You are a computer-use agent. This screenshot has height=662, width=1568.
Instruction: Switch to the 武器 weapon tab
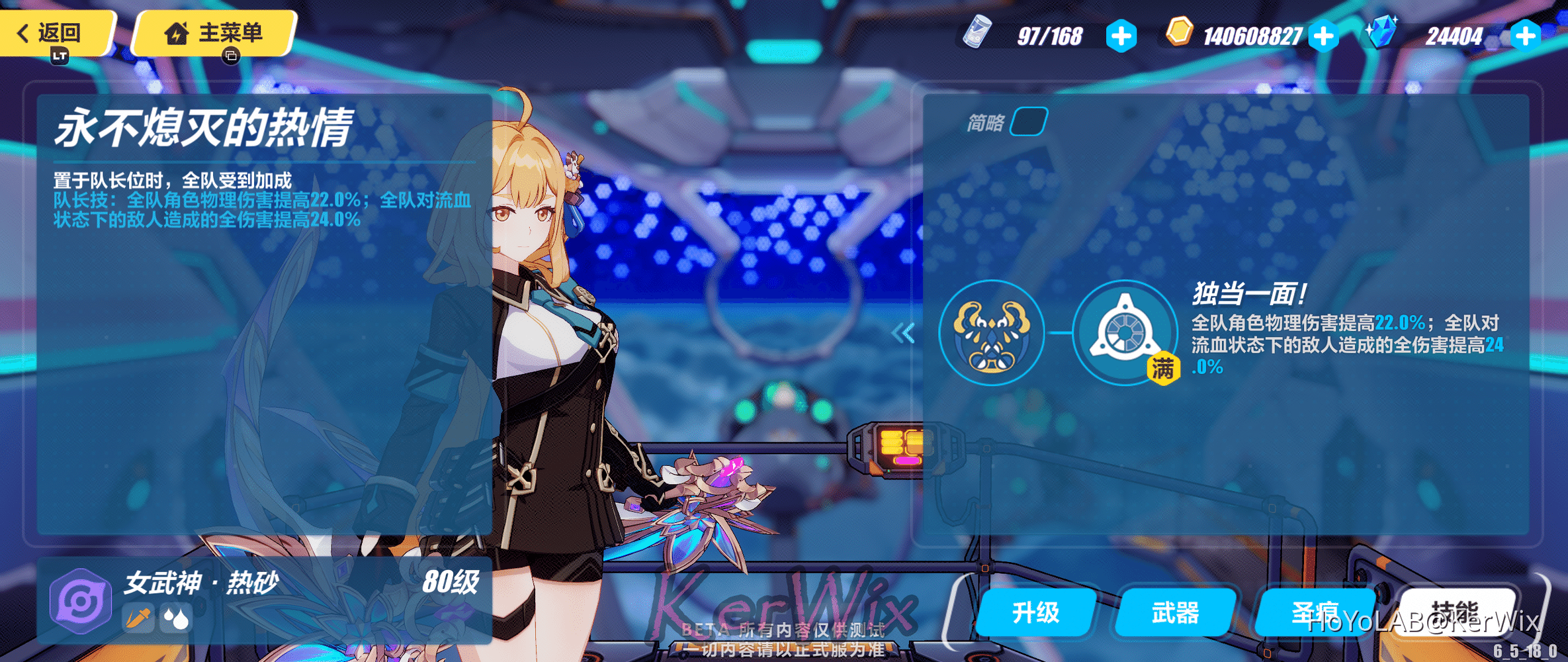pos(1175,613)
